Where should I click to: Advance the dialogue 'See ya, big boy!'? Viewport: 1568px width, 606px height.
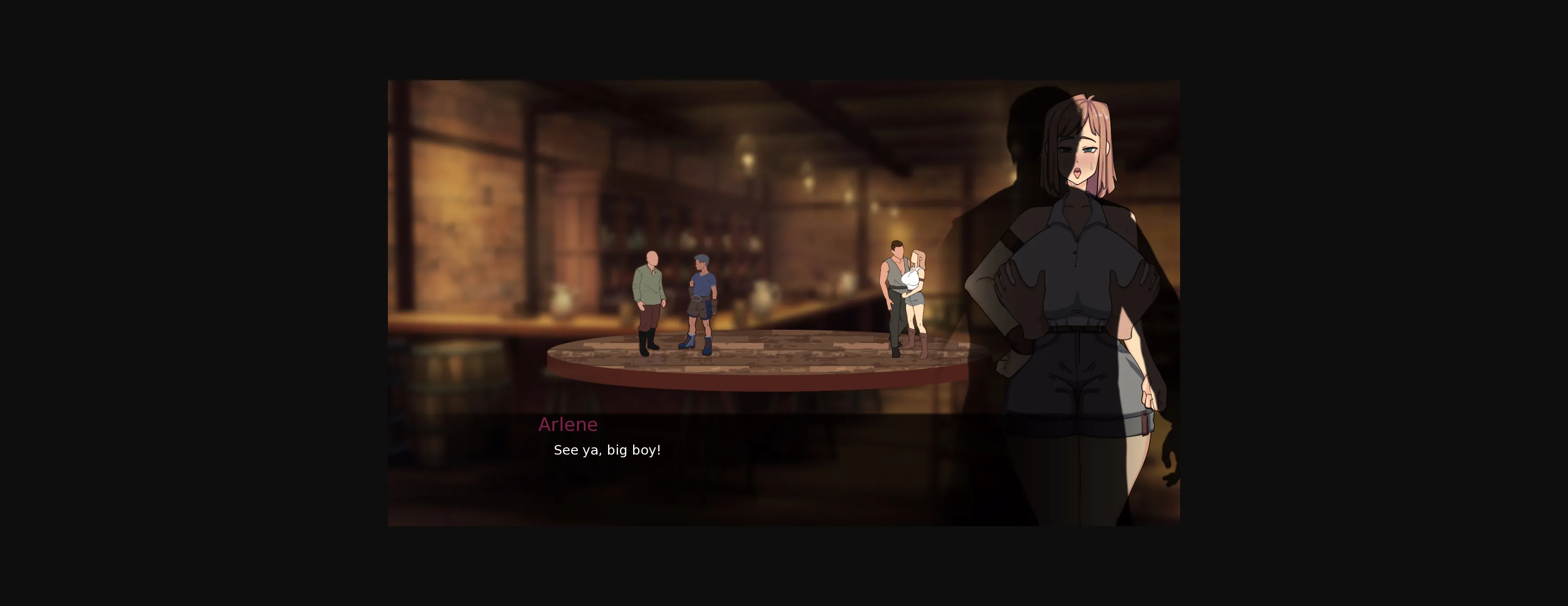click(x=608, y=450)
